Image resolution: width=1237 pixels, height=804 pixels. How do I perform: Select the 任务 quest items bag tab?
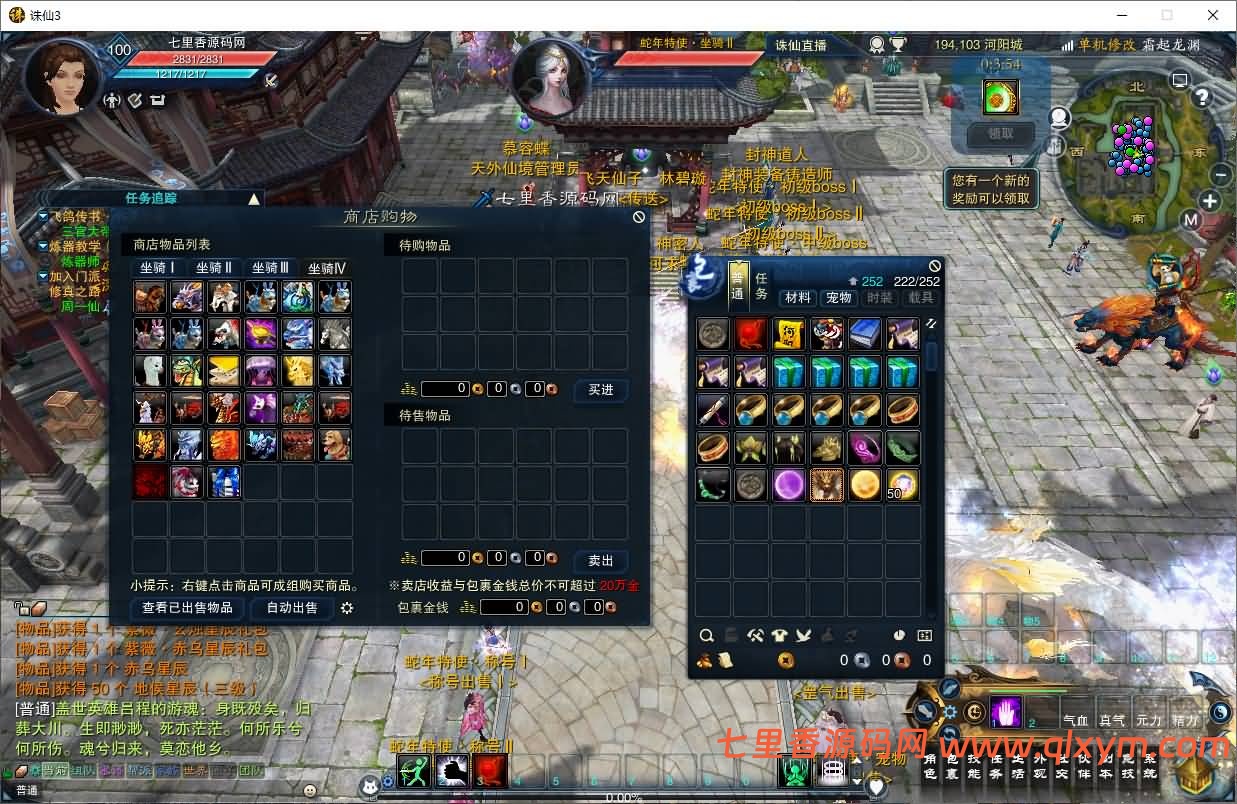click(x=762, y=286)
